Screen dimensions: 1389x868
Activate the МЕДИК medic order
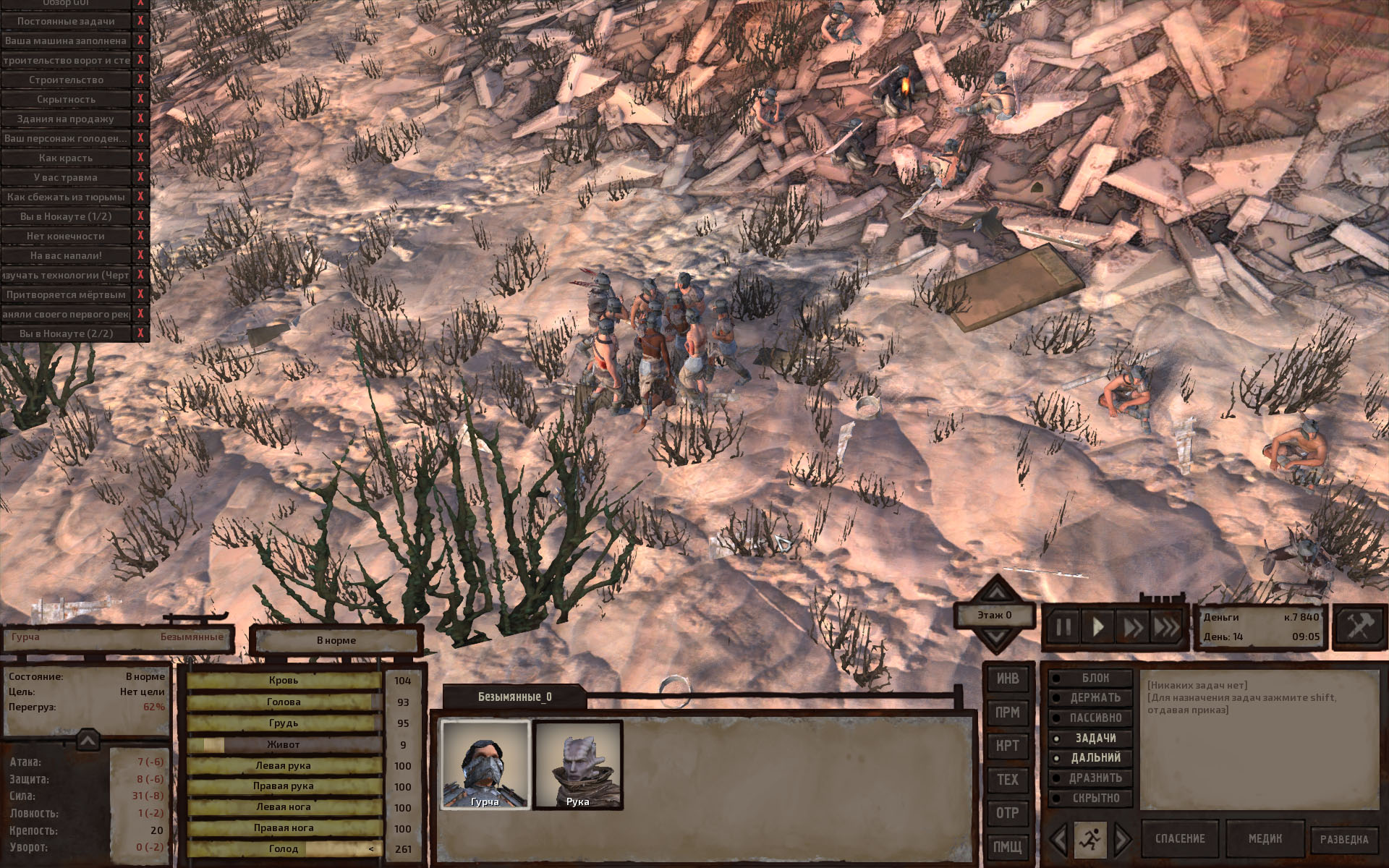[1265, 839]
